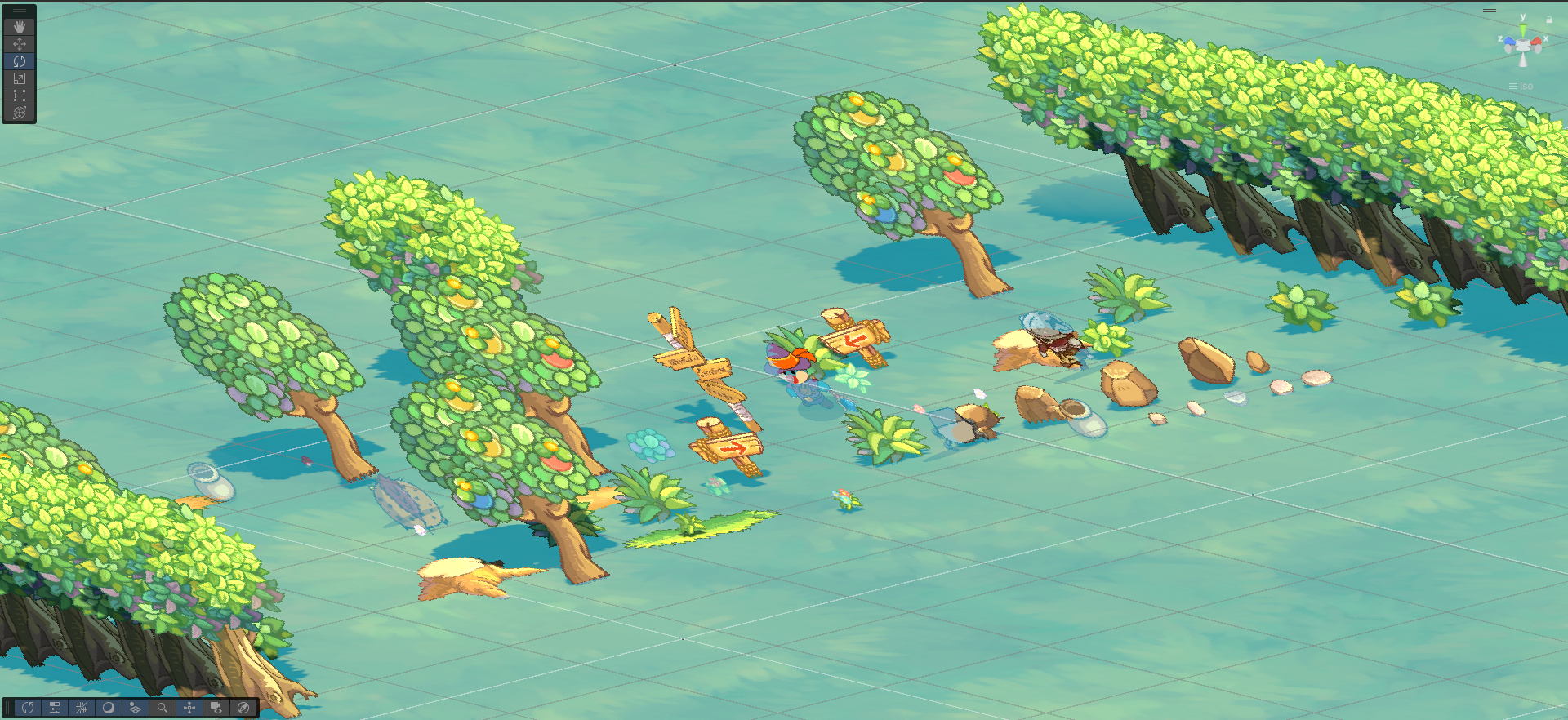Click the compass navigation icon
Screen dimensions: 1568x720
243,708
